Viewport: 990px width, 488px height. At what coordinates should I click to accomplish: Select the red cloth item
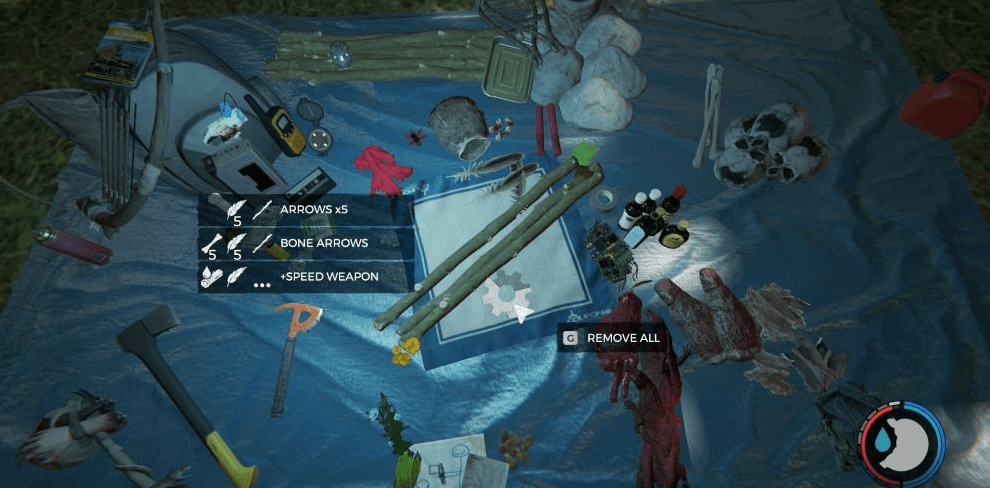pos(381,168)
